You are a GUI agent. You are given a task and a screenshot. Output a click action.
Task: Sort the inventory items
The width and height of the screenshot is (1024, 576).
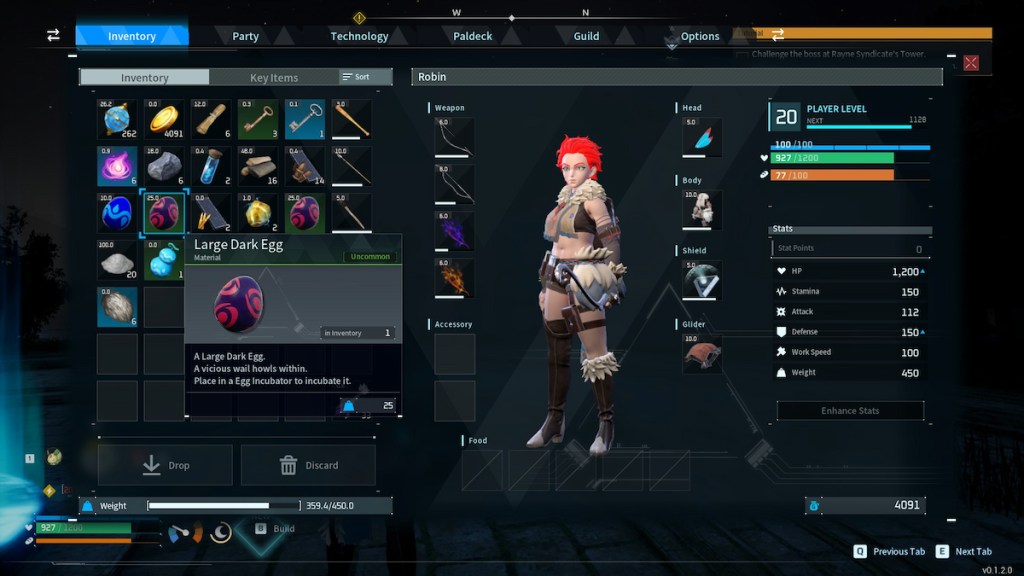(x=355, y=77)
